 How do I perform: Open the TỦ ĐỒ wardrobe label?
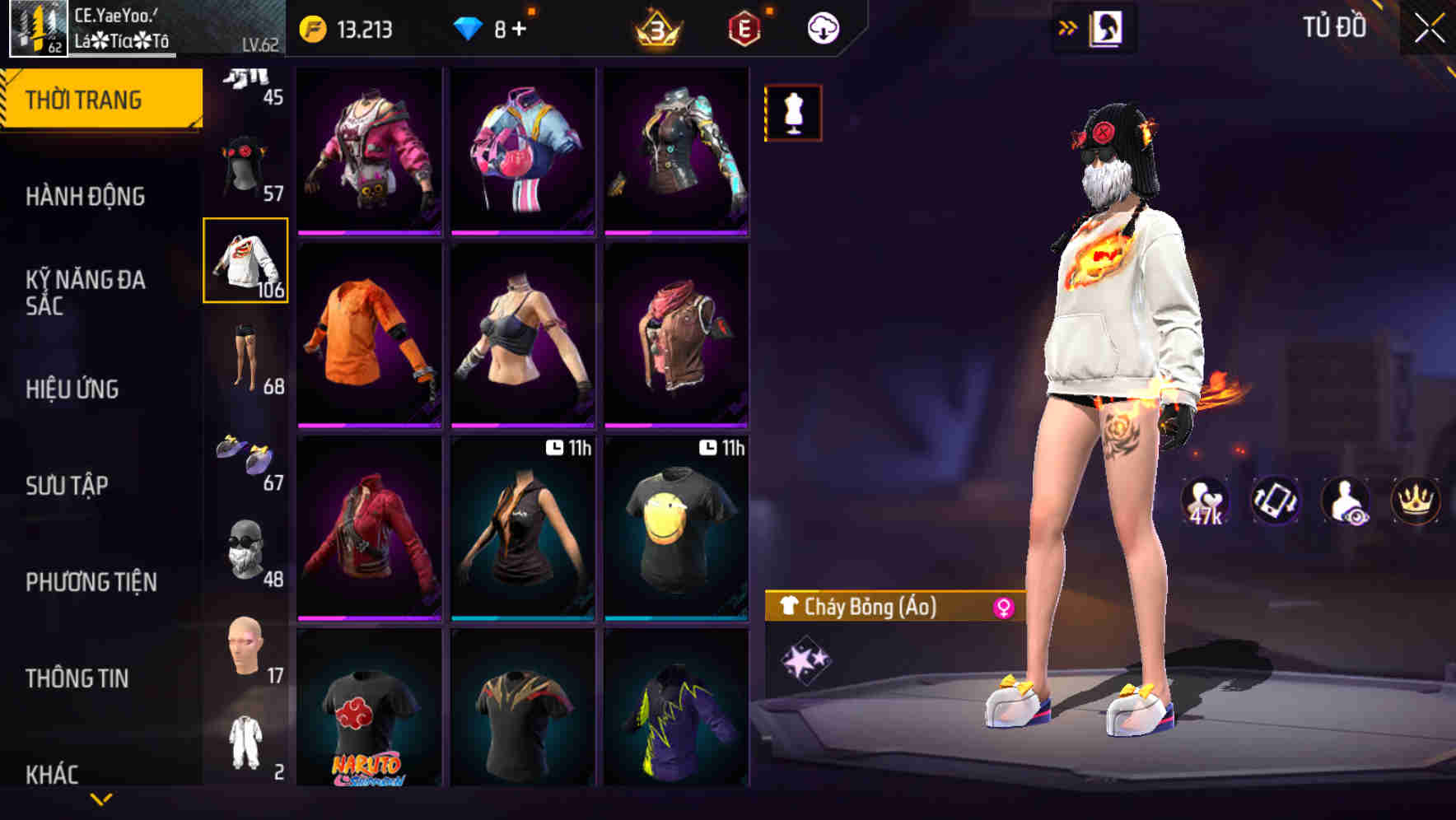(x=1336, y=26)
